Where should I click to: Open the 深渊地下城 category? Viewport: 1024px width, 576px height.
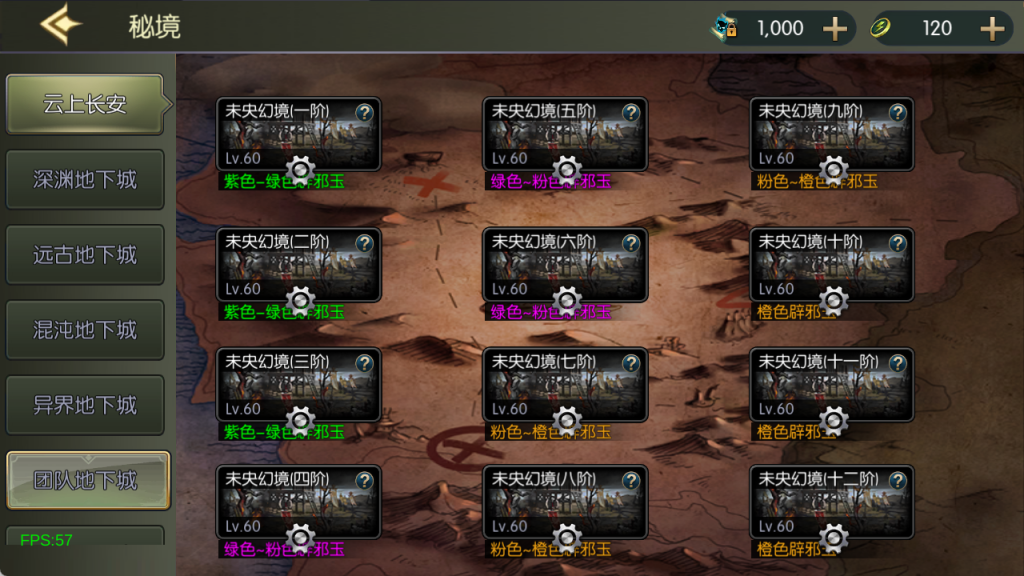[85, 180]
